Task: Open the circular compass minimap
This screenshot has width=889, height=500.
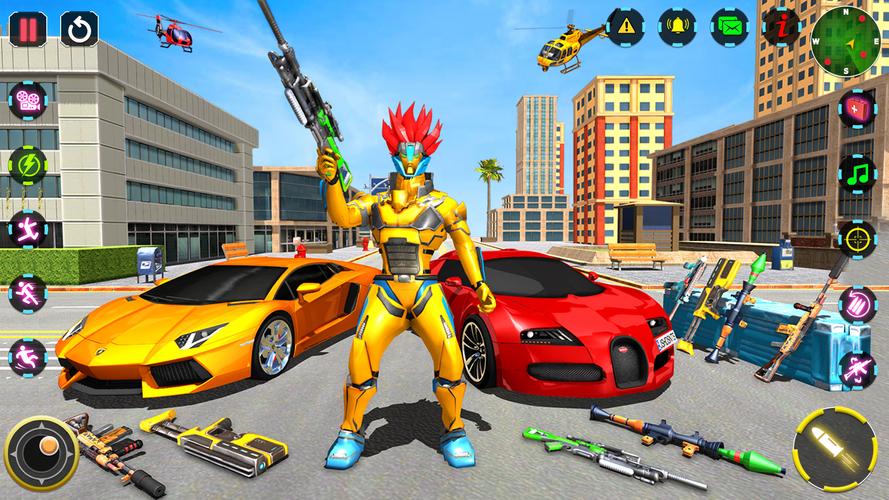Action: tap(845, 41)
